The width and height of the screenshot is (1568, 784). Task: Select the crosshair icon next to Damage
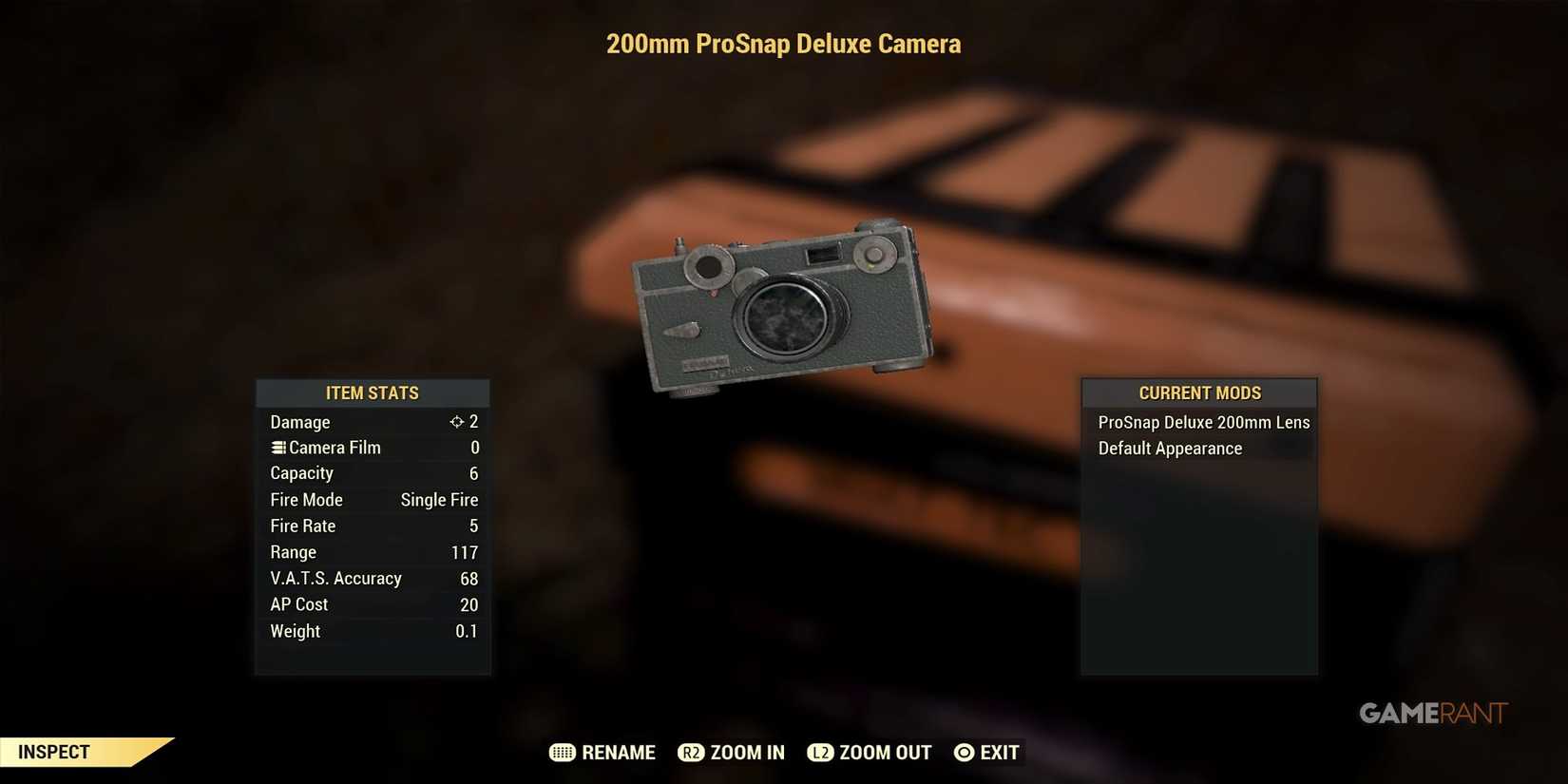coord(459,421)
